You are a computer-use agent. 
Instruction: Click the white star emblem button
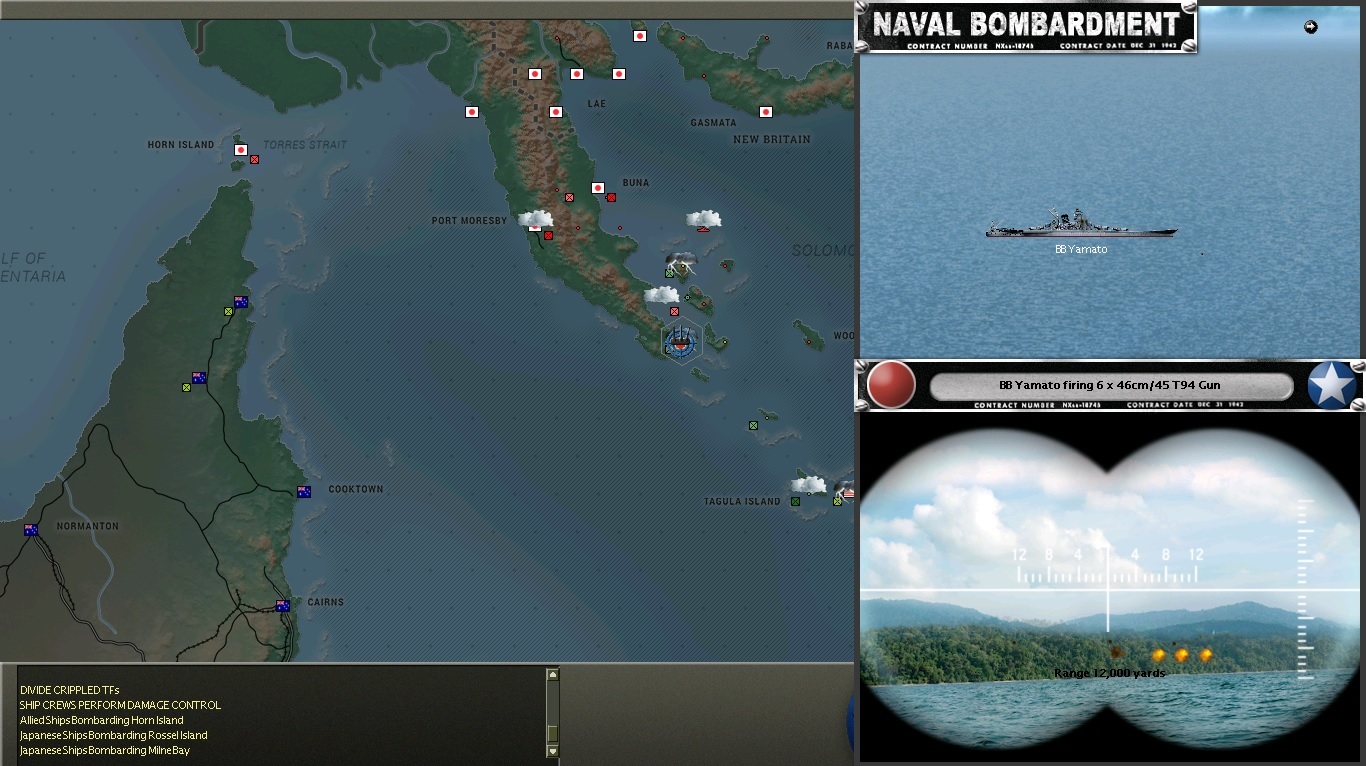coord(1330,384)
